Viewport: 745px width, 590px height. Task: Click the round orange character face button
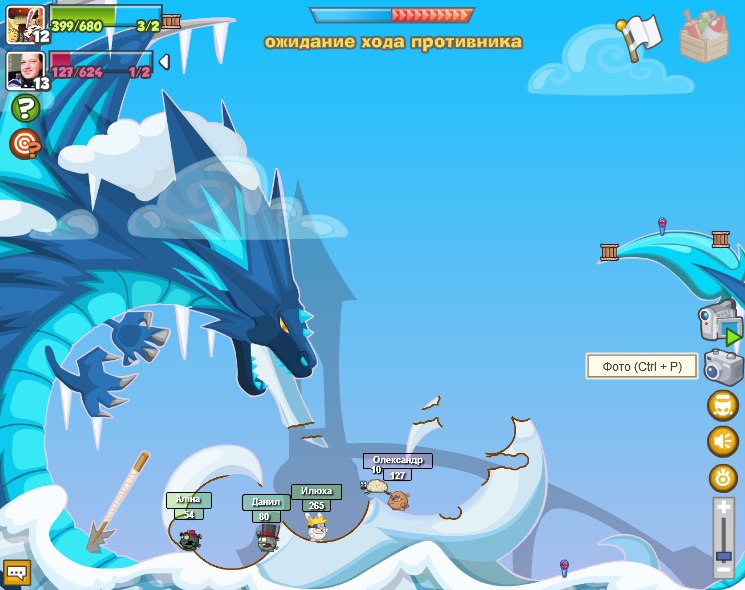point(723,405)
